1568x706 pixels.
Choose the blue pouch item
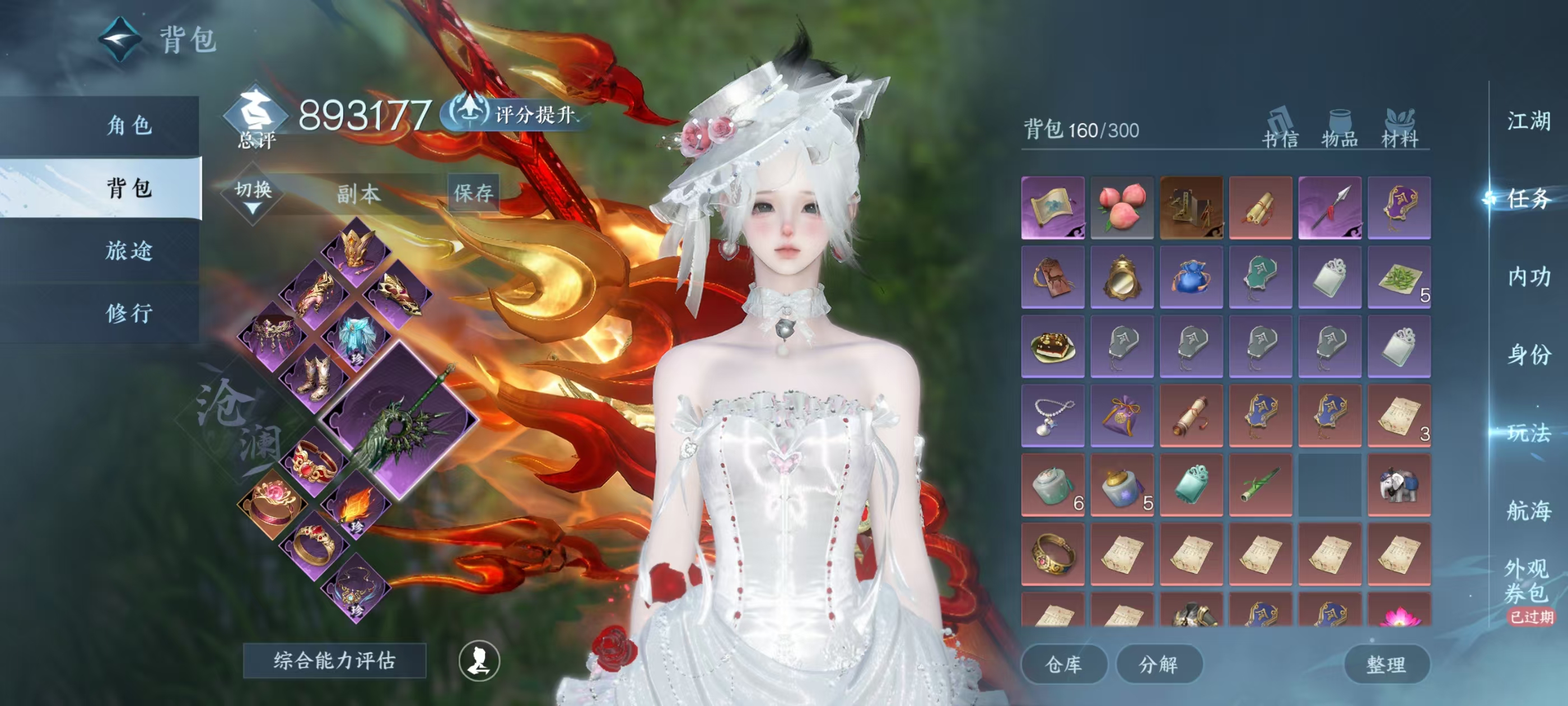(x=1191, y=277)
